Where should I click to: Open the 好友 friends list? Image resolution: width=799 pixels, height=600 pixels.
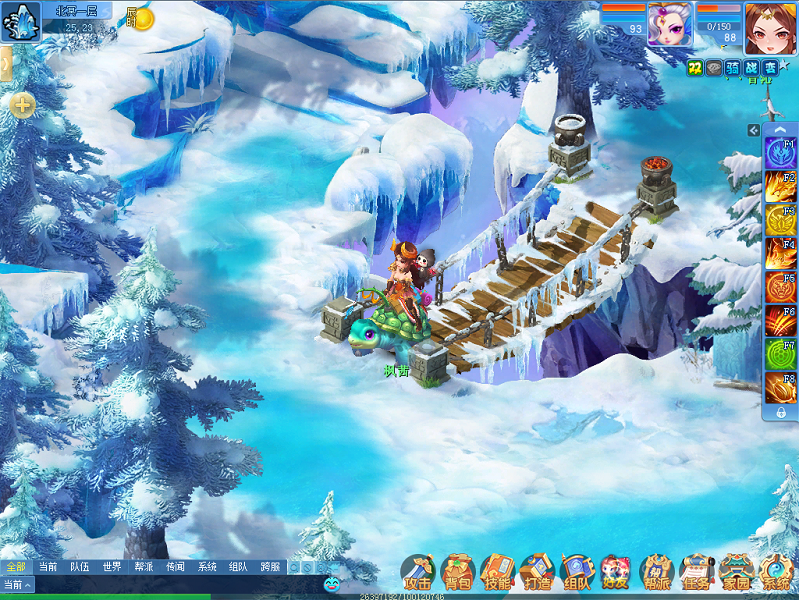[616, 573]
